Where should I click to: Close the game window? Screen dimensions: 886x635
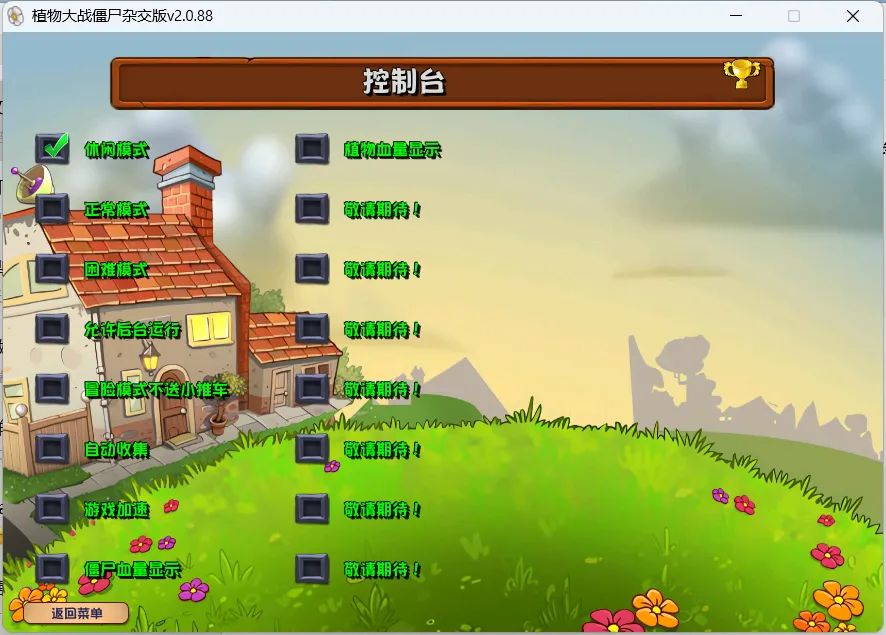tap(853, 16)
